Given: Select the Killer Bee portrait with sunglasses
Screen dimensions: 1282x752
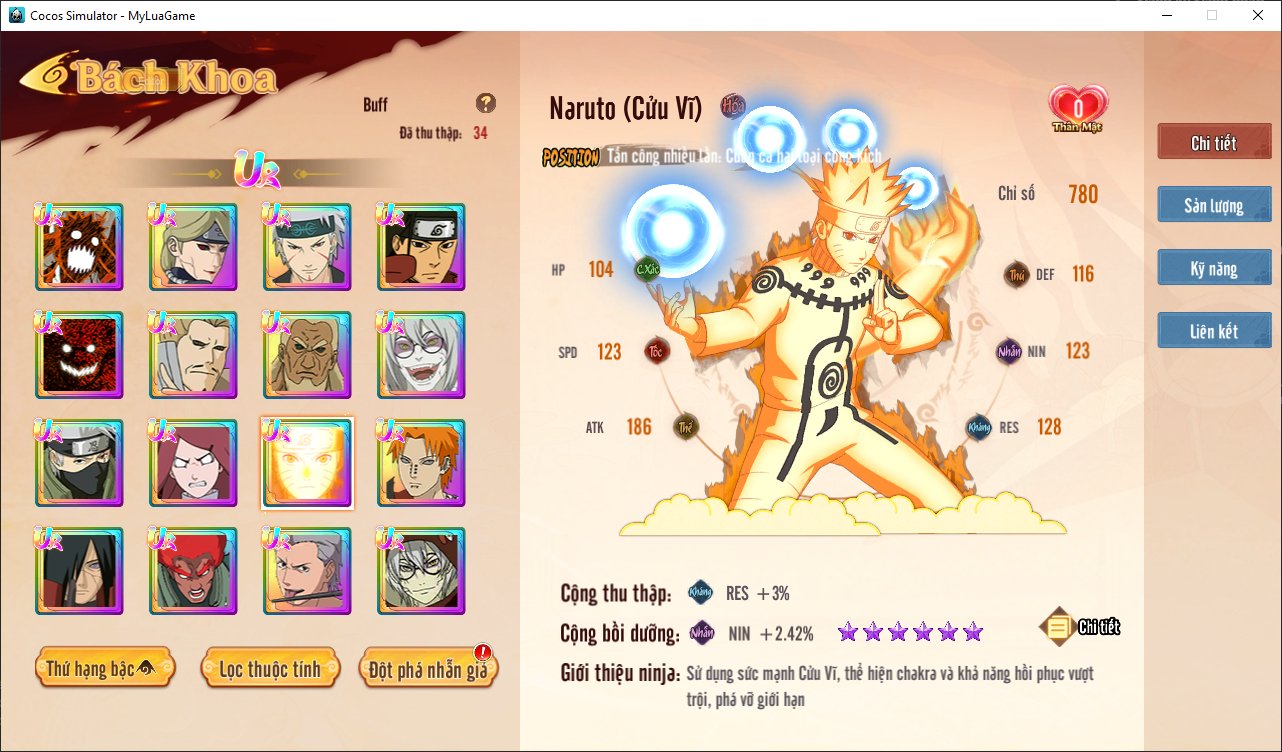Looking at the screenshot, I should (307, 355).
